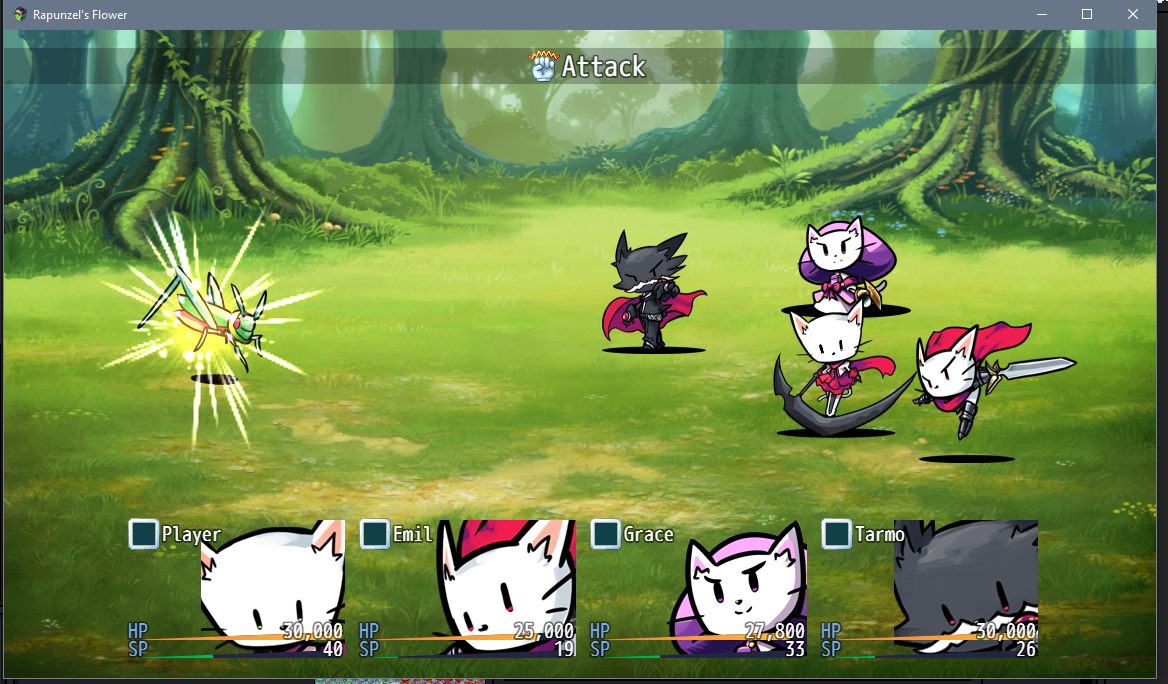The image size is (1168, 684).
Task: Pick Tarmo's party status panel
Action: tap(929, 588)
